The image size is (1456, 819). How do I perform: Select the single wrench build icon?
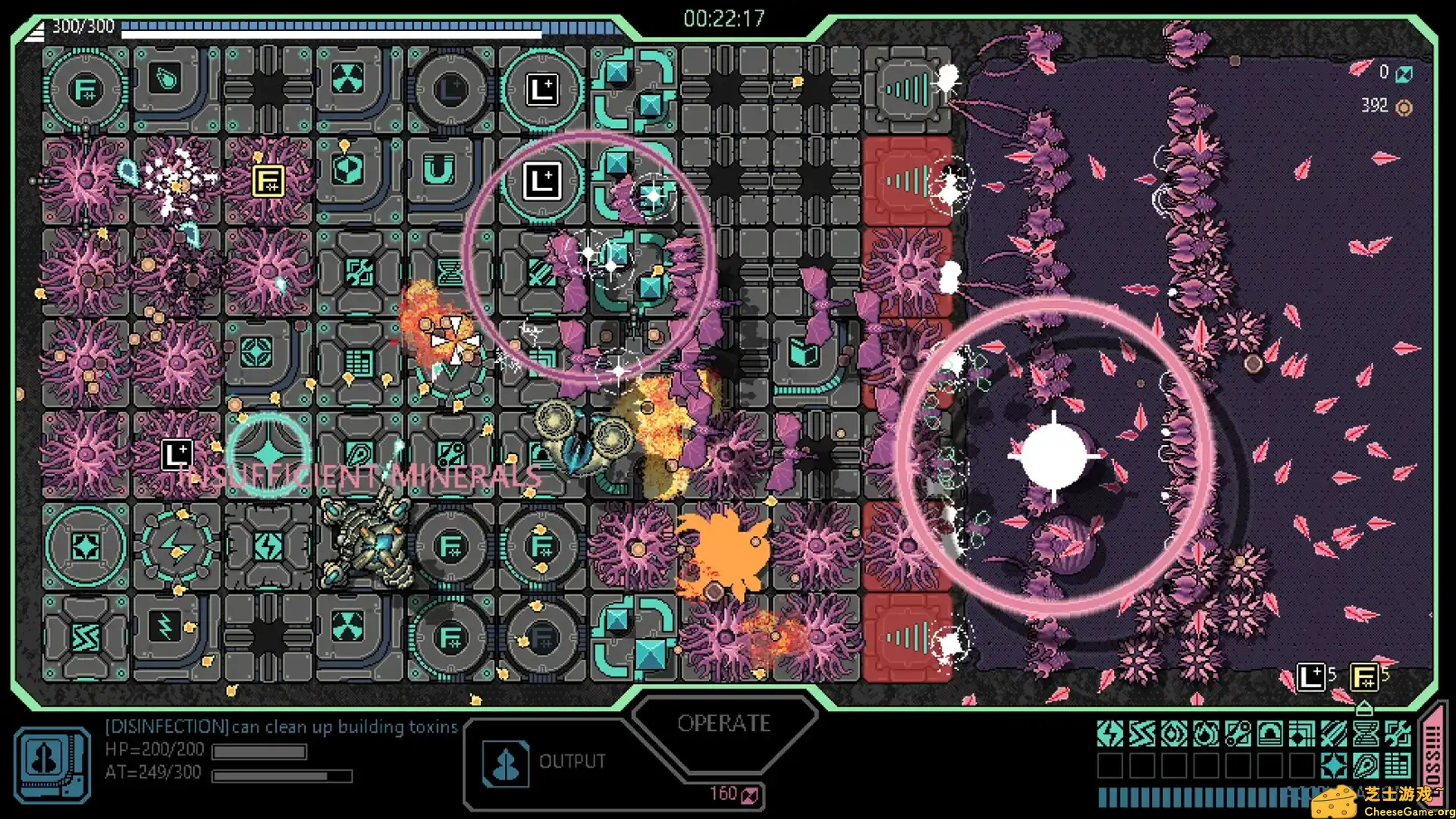point(1238,734)
